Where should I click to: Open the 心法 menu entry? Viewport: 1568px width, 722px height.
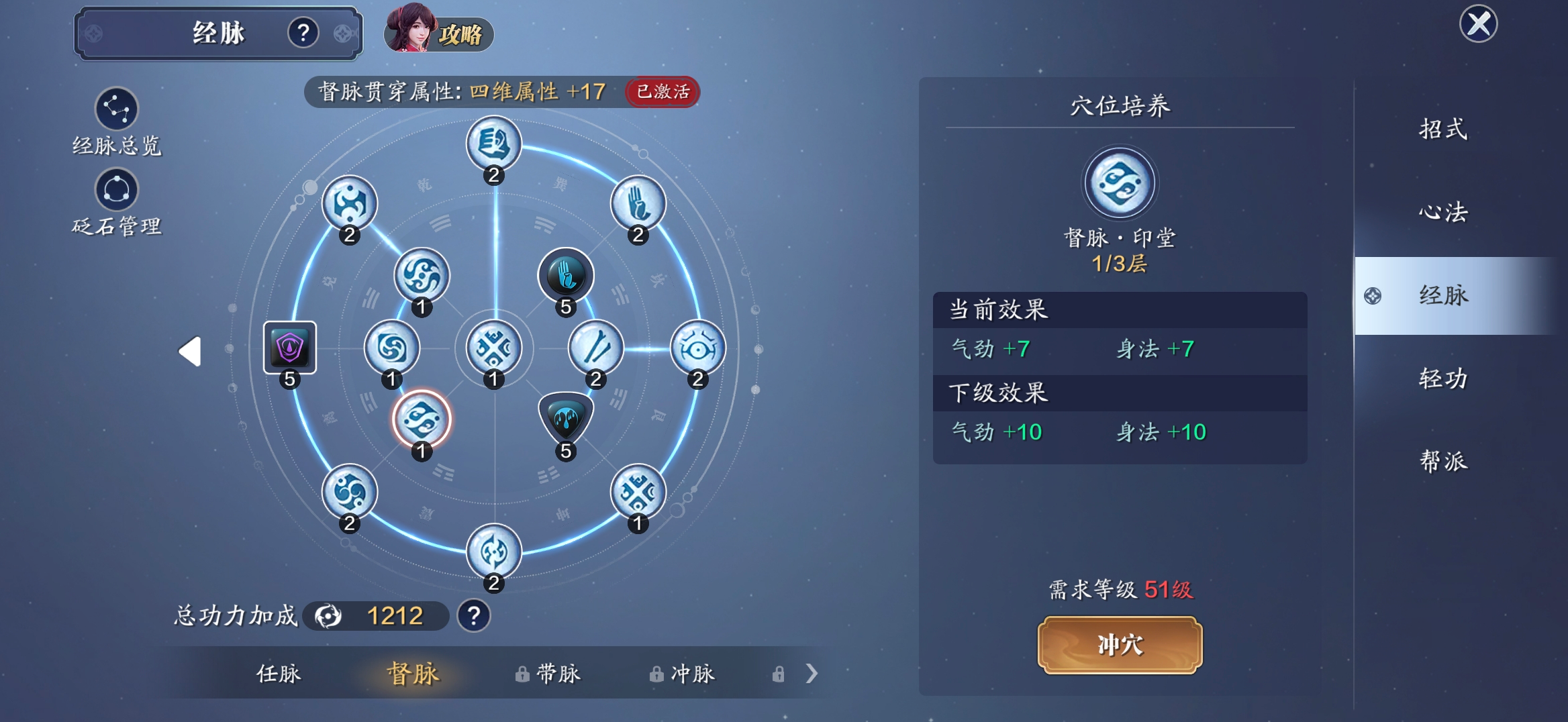[x=1443, y=212]
